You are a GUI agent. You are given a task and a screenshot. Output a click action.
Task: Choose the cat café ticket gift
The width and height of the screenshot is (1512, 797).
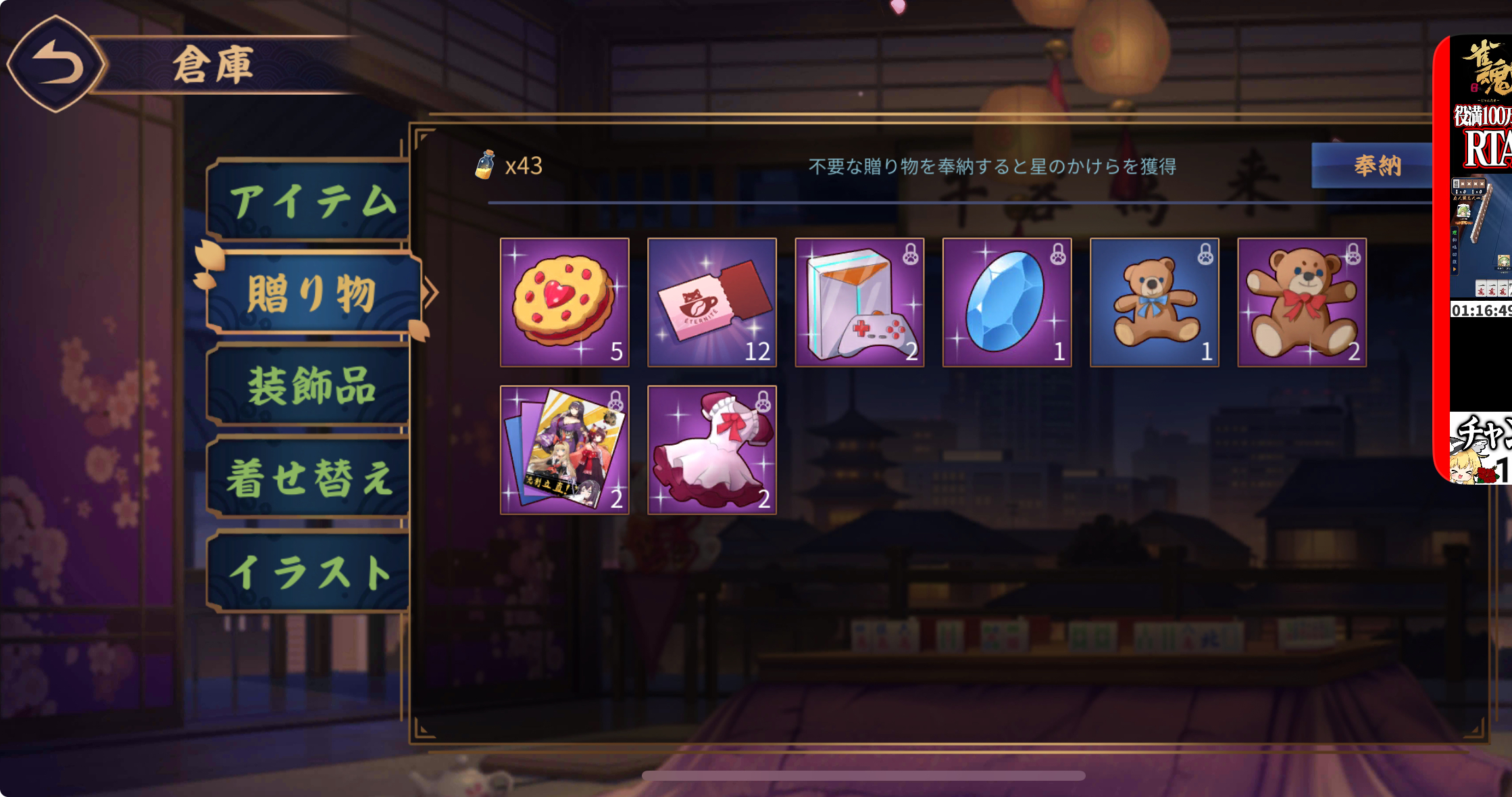[712, 302]
